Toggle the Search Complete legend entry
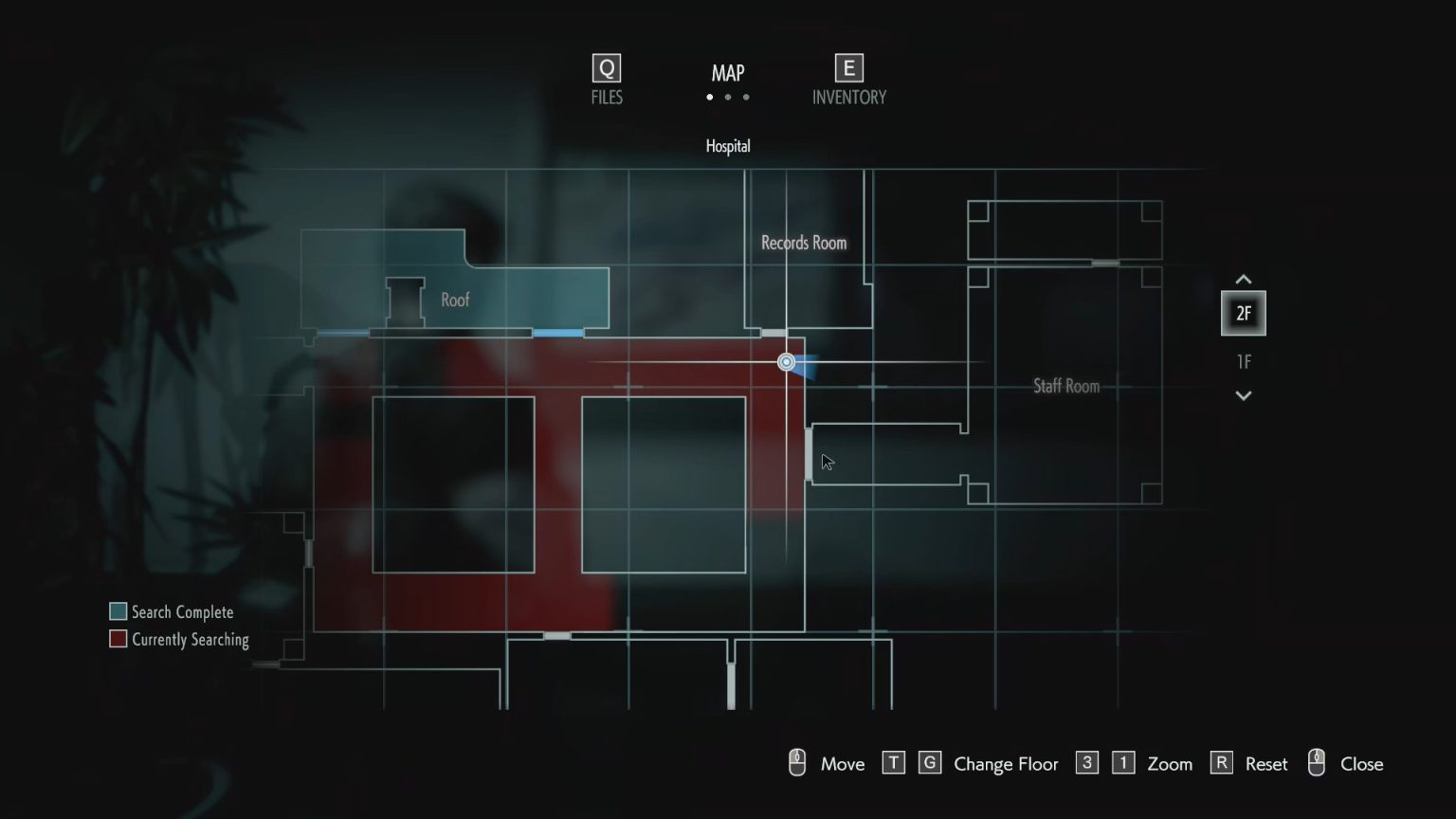The width and height of the screenshot is (1456, 819). (x=180, y=611)
